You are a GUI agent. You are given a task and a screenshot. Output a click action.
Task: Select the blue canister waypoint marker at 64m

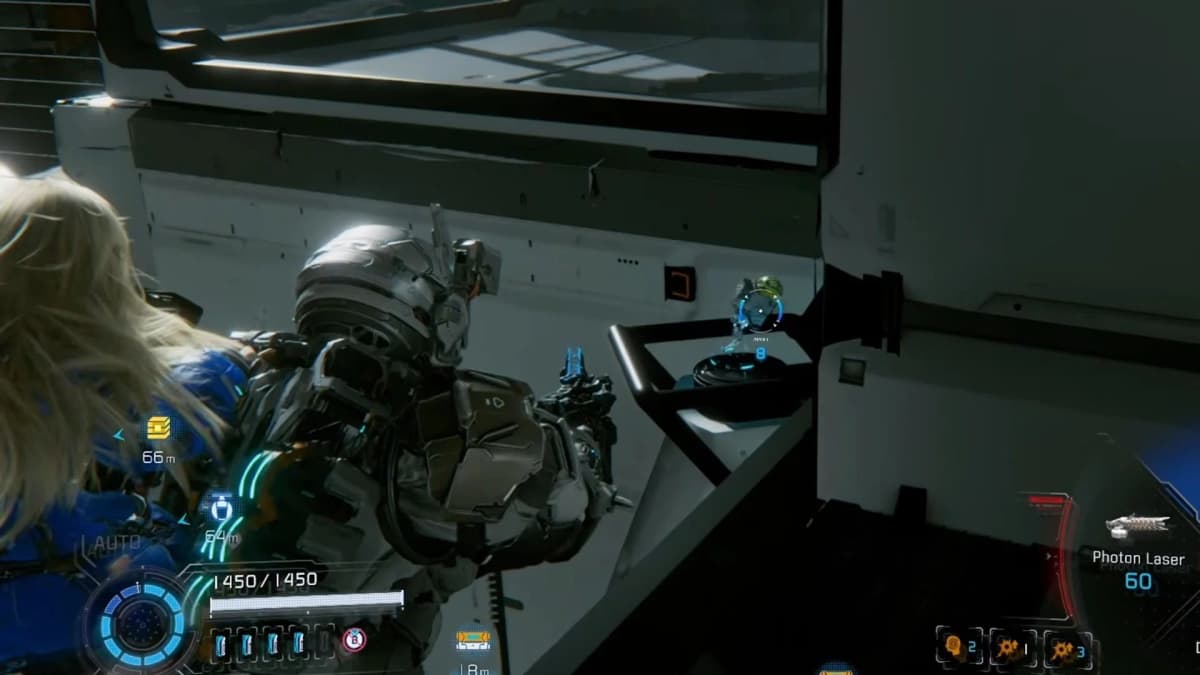[218, 506]
